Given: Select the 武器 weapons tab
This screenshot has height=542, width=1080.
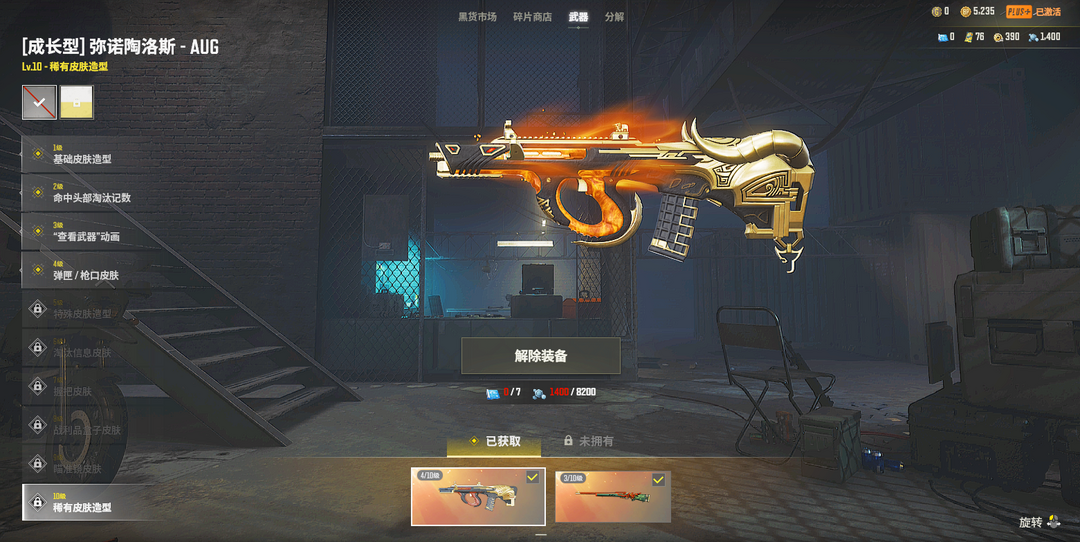Looking at the screenshot, I should (578, 17).
